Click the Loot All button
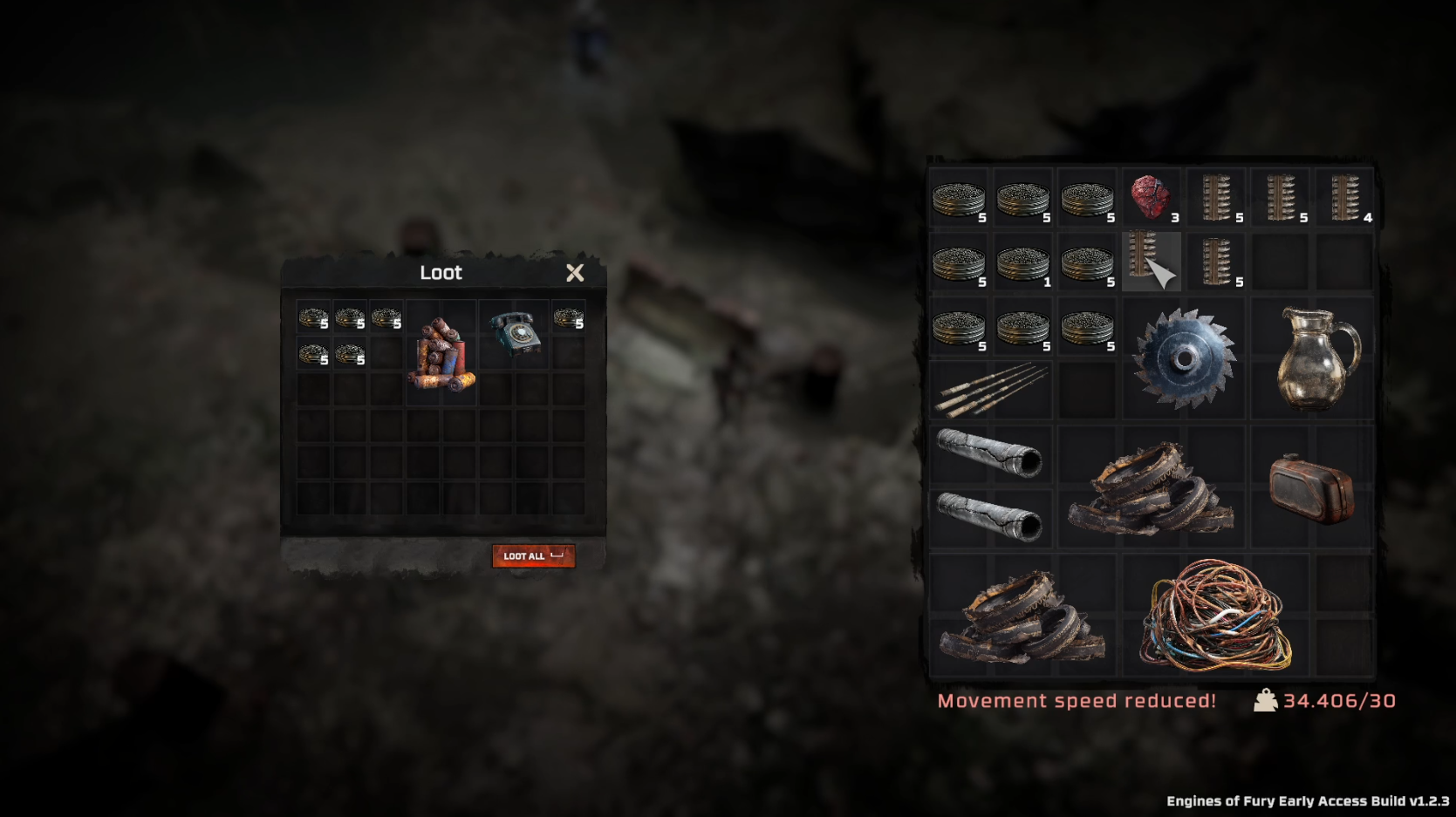This screenshot has height=817, width=1456. (533, 555)
